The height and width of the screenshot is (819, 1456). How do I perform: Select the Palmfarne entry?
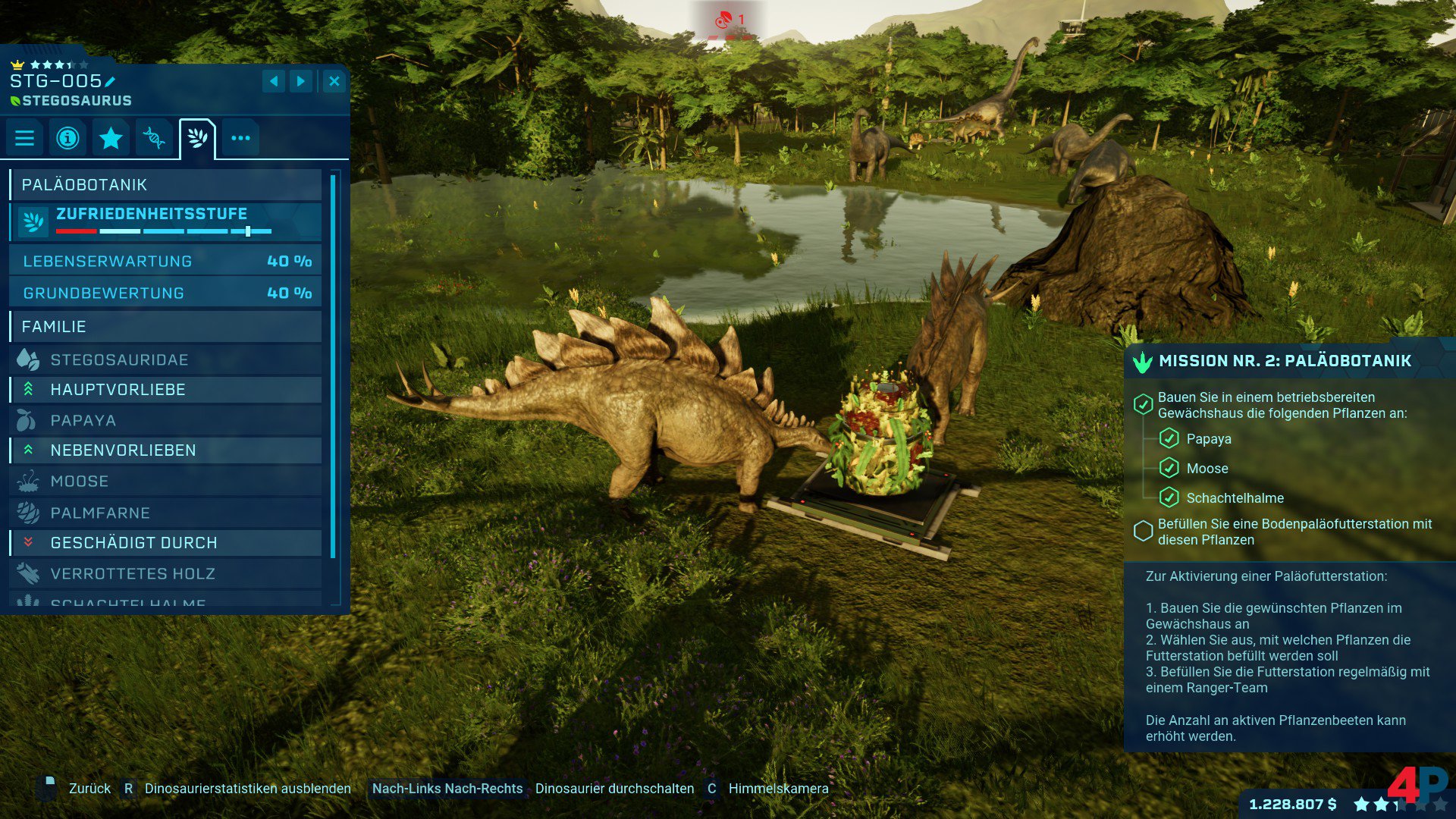[x=165, y=513]
